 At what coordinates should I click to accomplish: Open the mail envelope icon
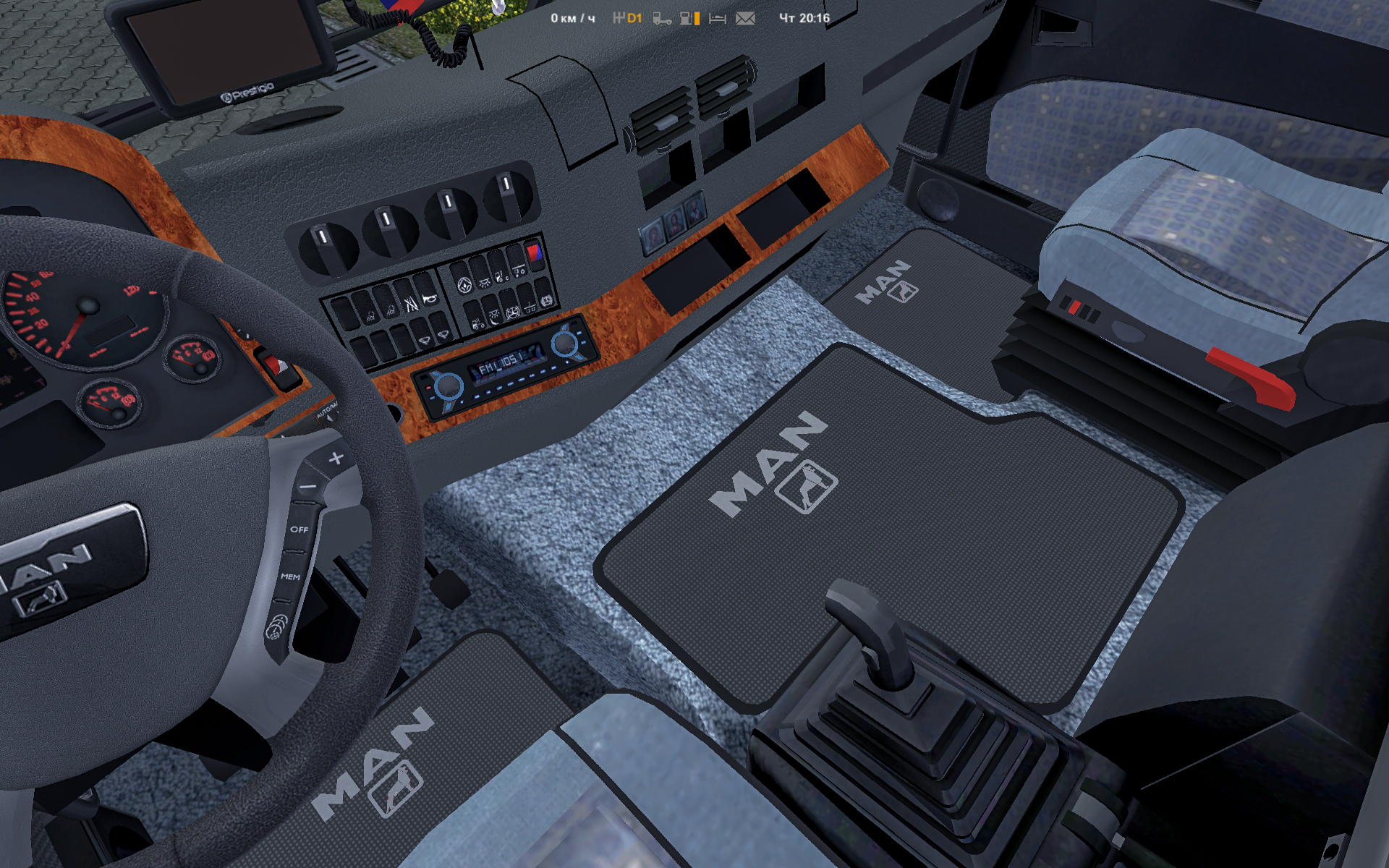(x=745, y=18)
